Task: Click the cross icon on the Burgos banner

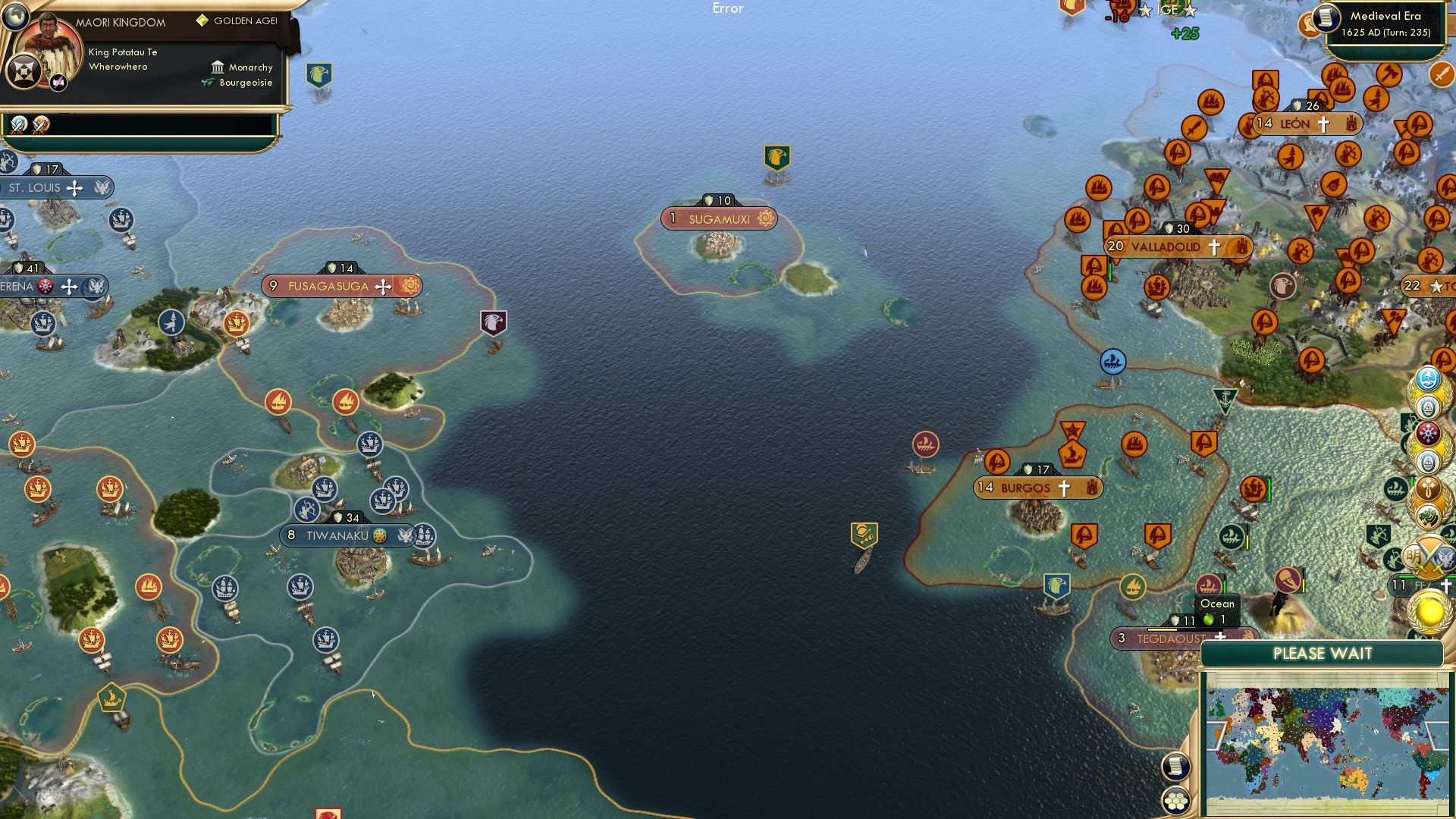Action: [1065, 488]
